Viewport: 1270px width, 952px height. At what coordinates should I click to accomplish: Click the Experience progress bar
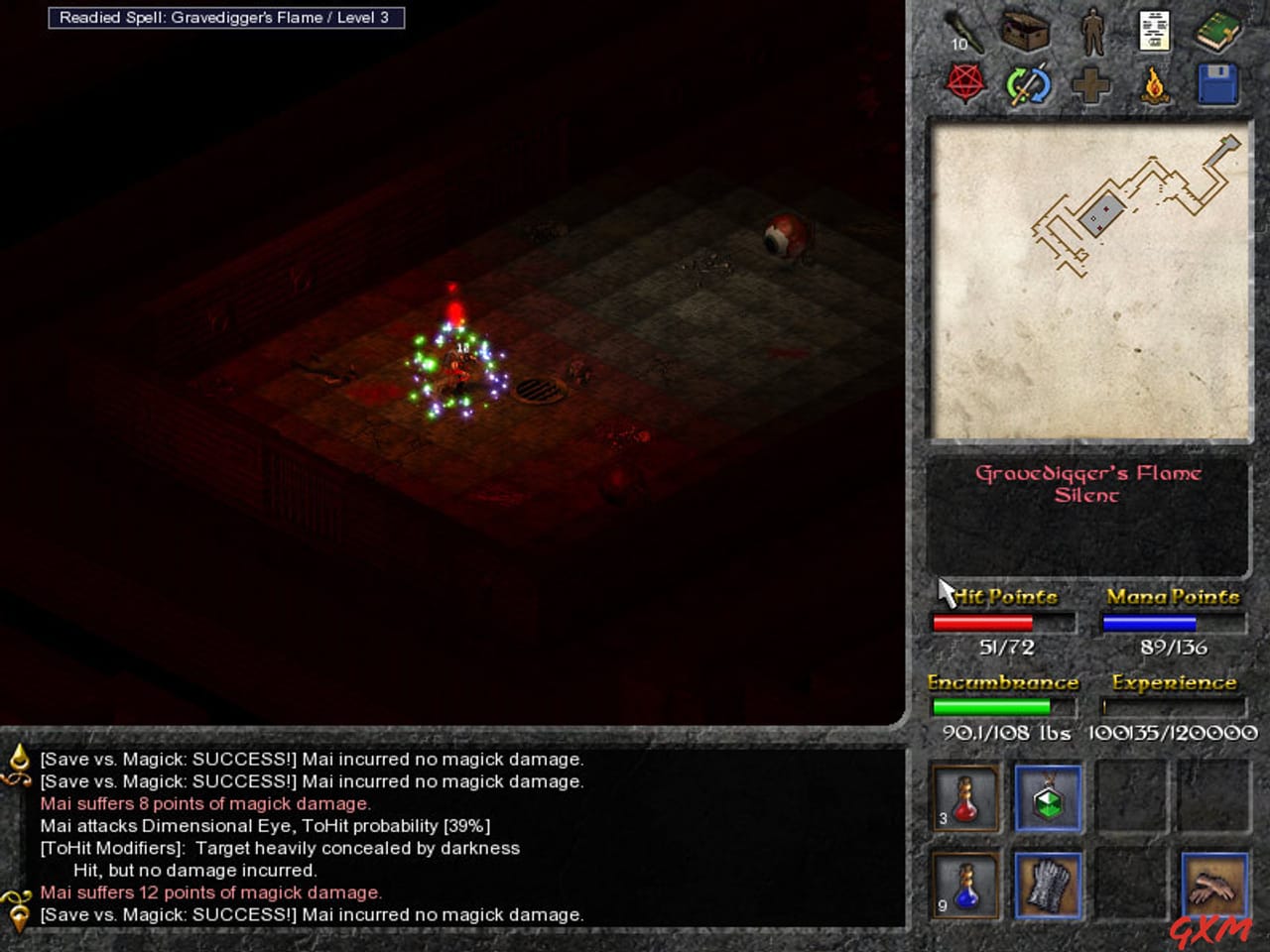coord(1173,708)
